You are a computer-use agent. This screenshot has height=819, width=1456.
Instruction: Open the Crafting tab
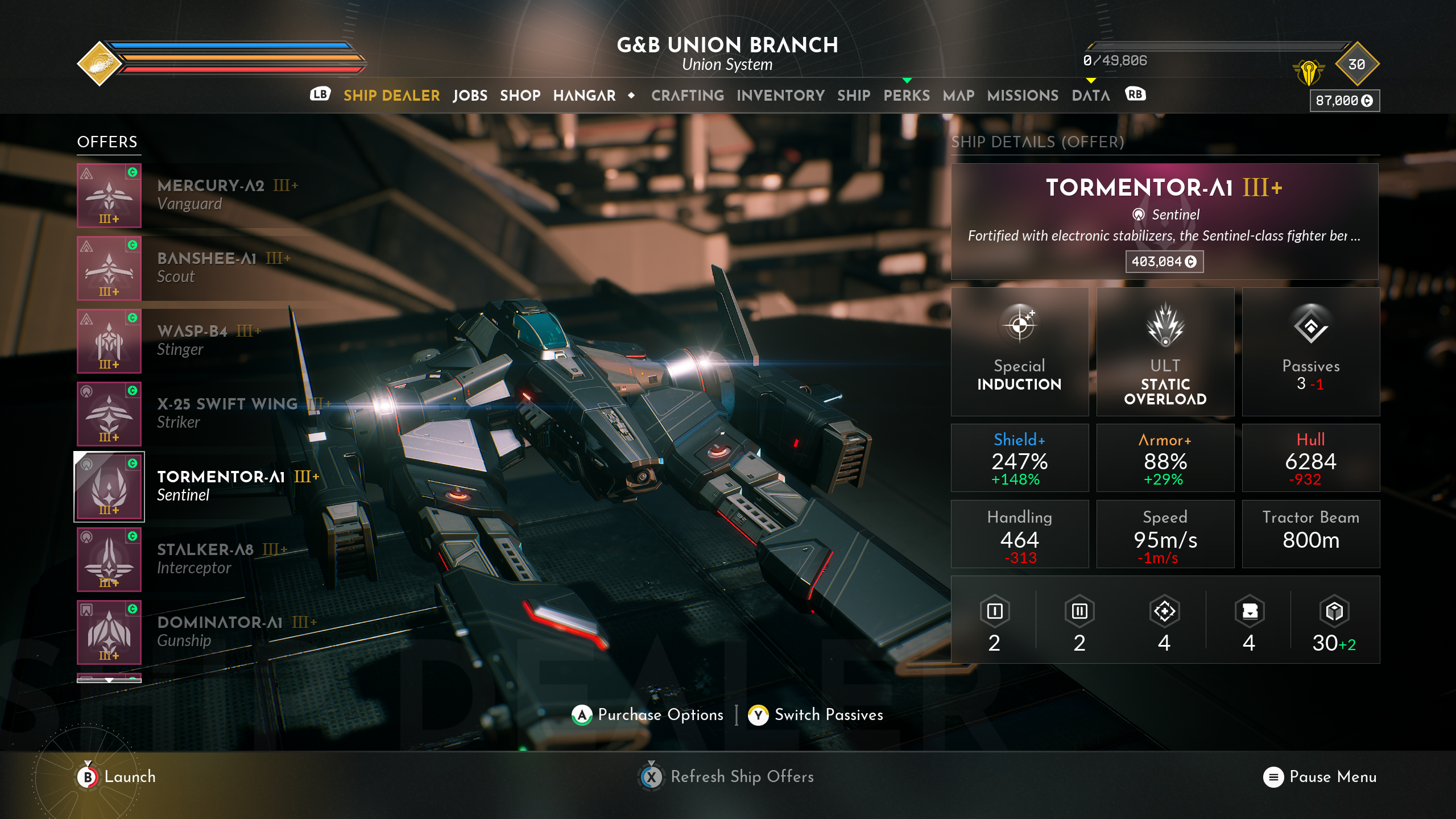coord(687,96)
